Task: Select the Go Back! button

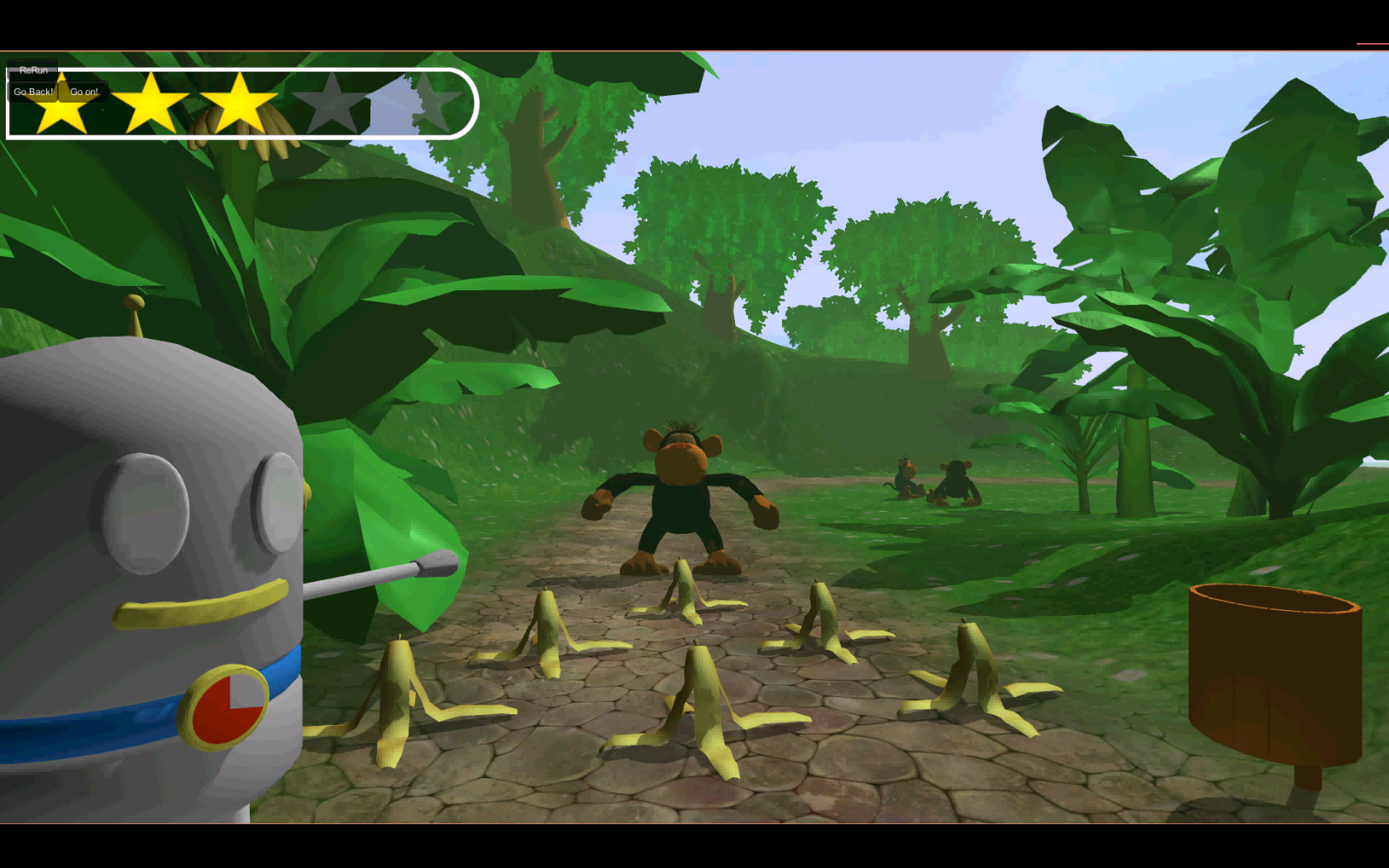Action: pos(33,92)
